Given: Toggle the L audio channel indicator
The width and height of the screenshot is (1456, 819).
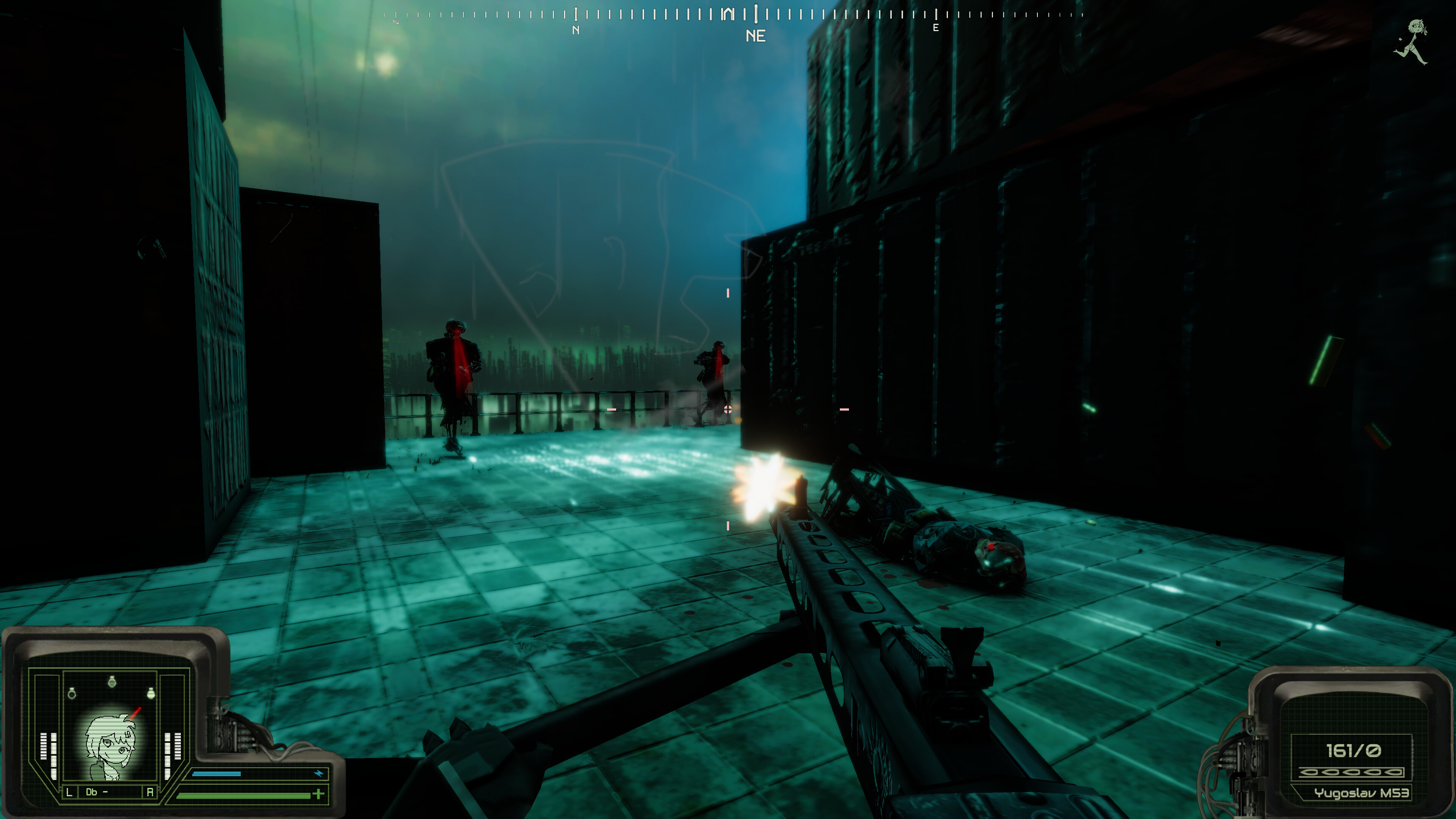Looking at the screenshot, I should [69, 792].
